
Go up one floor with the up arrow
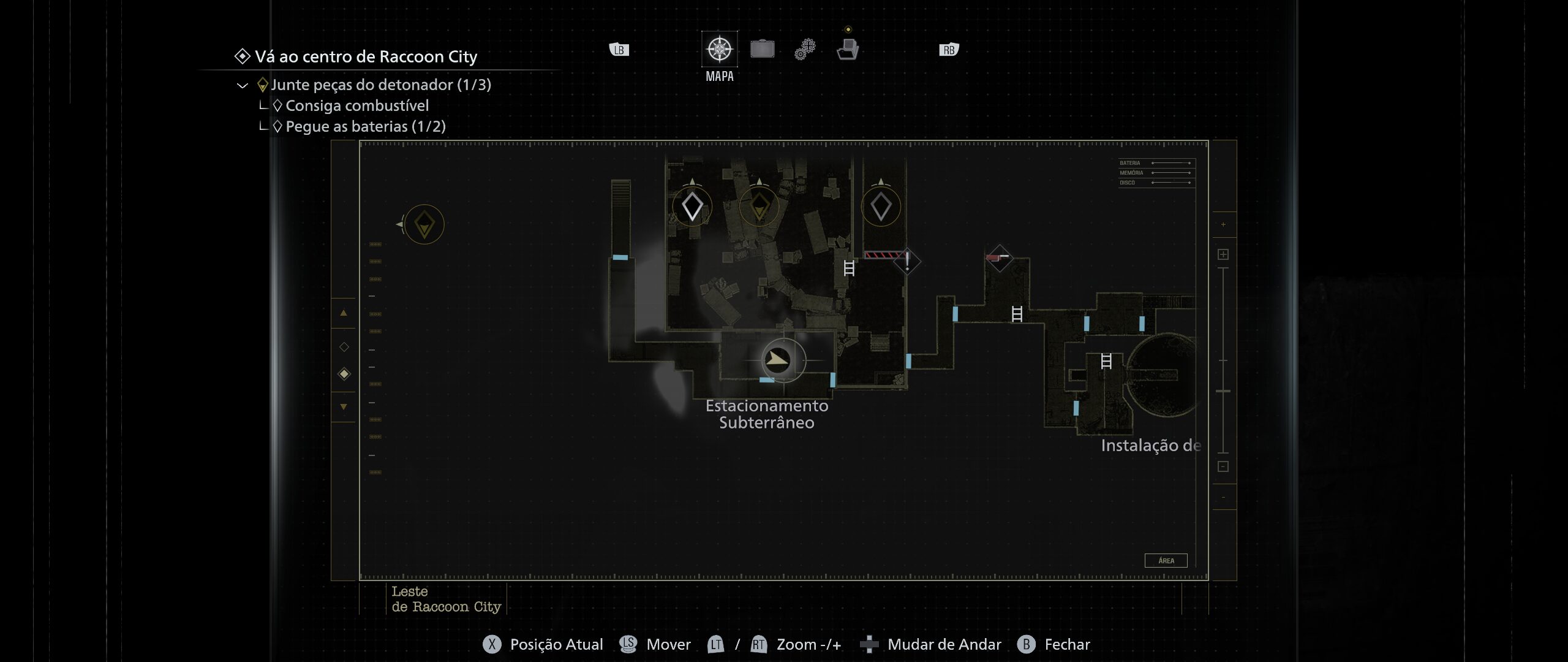coord(344,313)
